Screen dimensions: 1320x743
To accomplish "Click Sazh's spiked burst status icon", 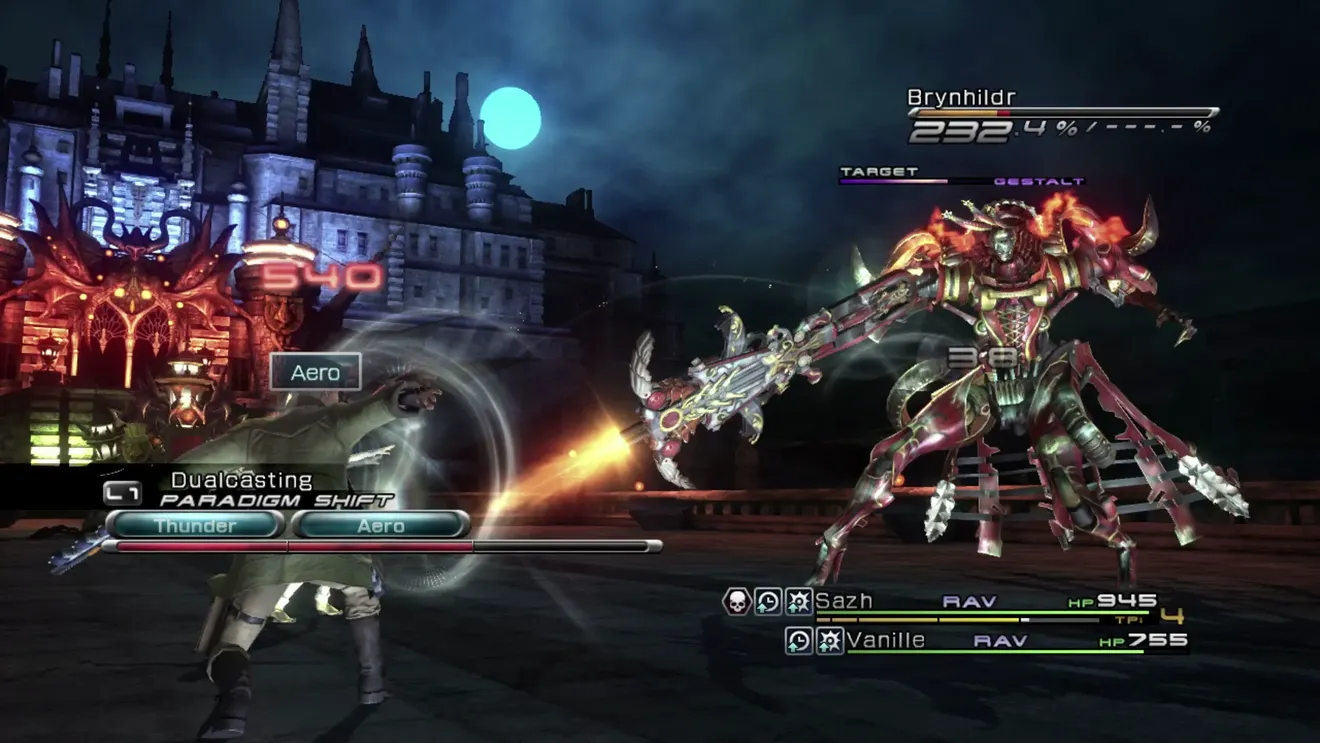I will (798, 601).
